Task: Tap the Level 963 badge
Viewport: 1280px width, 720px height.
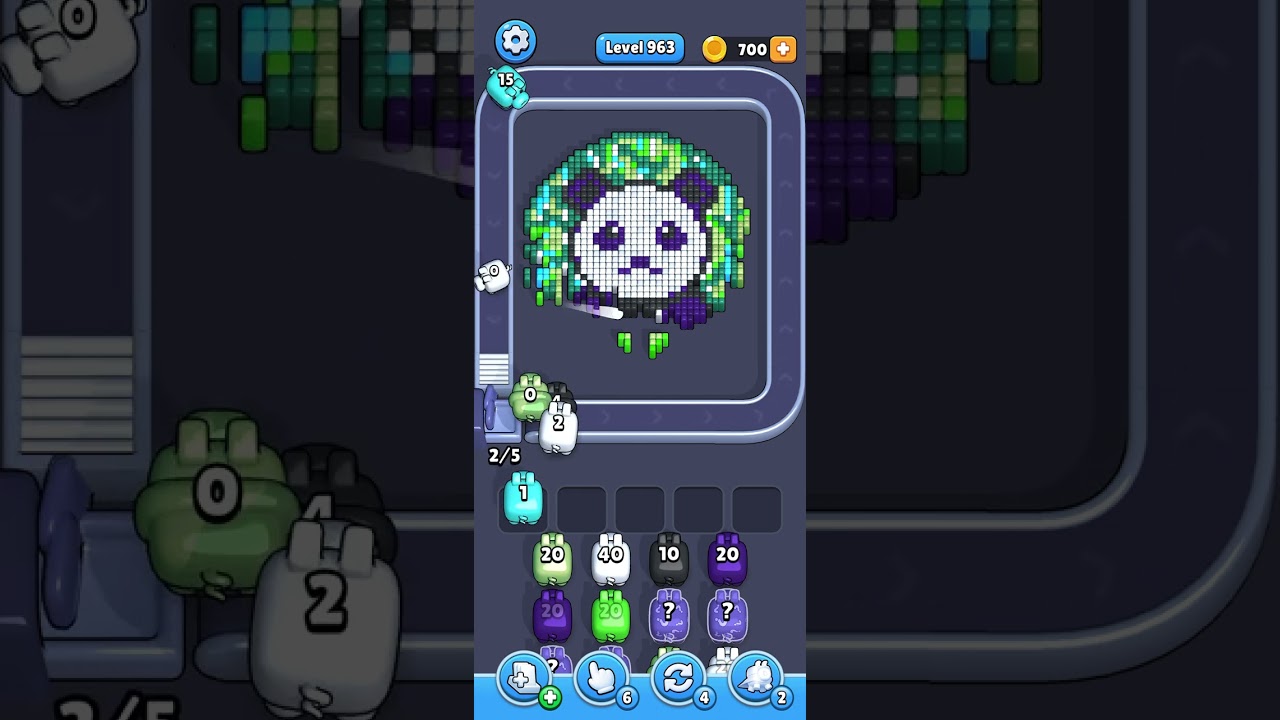Action: click(x=639, y=47)
